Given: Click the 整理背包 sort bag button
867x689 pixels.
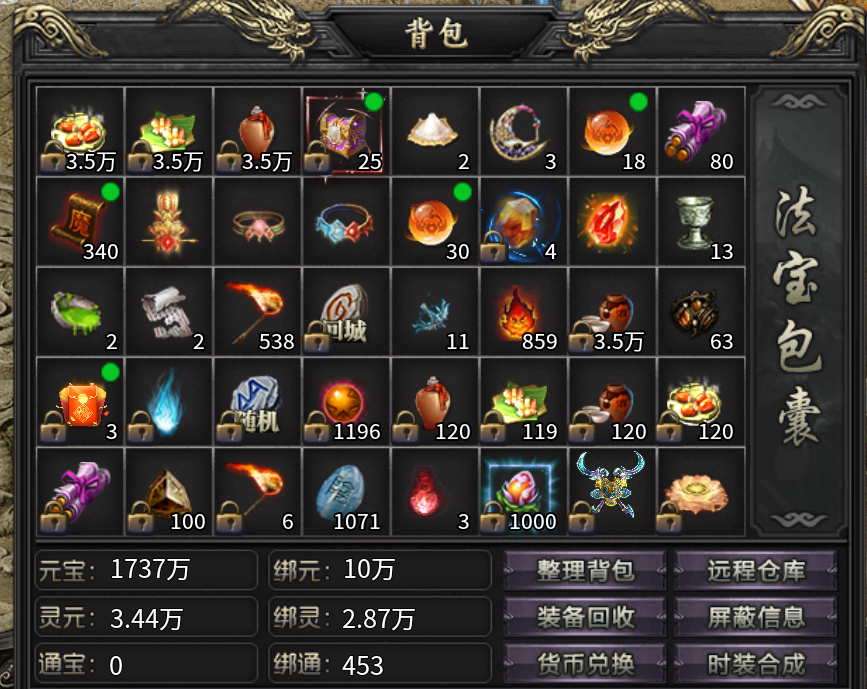Looking at the screenshot, I should [585, 571].
